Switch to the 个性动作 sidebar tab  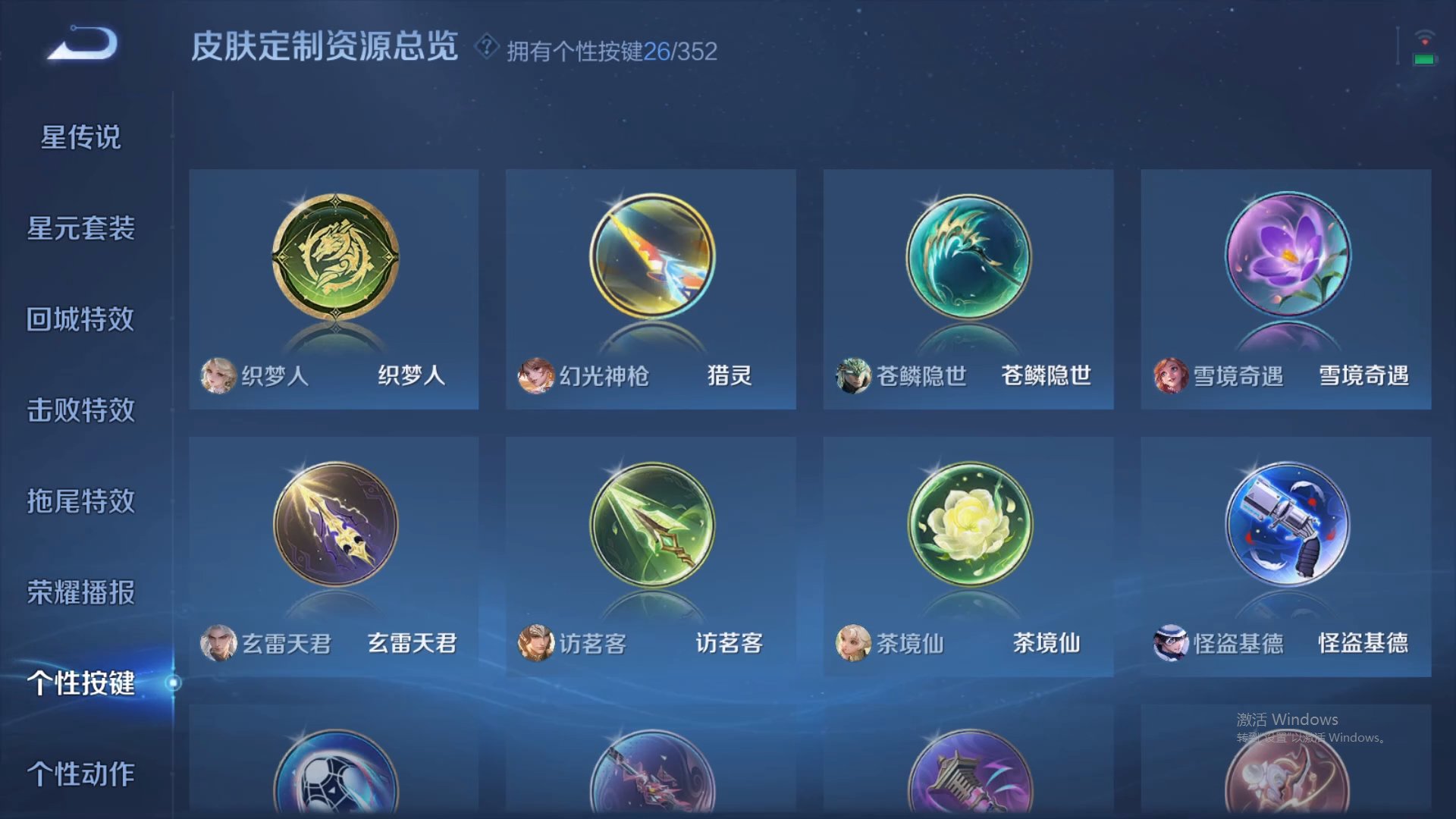tap(80, 775)
